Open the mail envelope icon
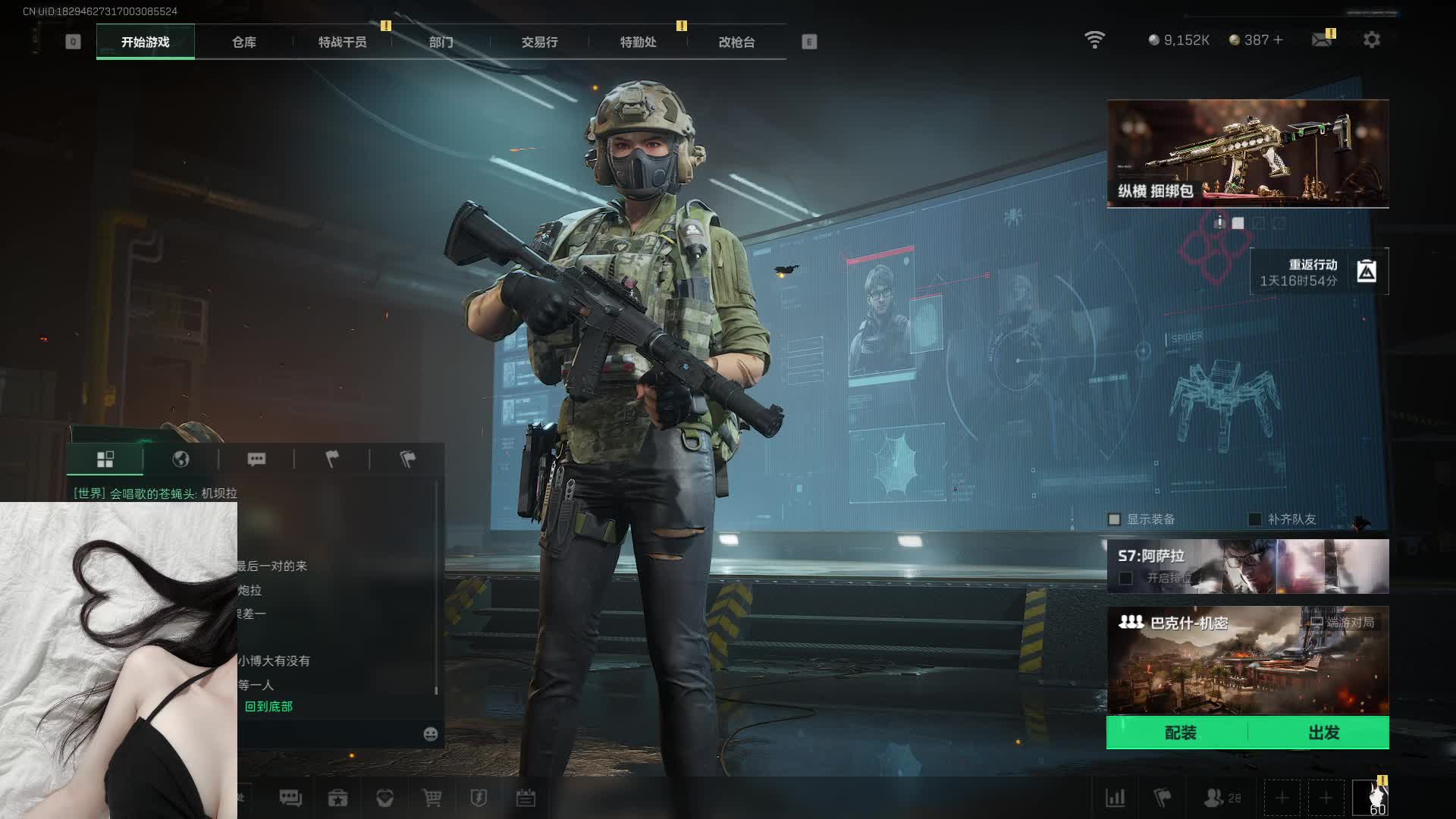This screenshot has width=1456, height=819. point(1322,39)
